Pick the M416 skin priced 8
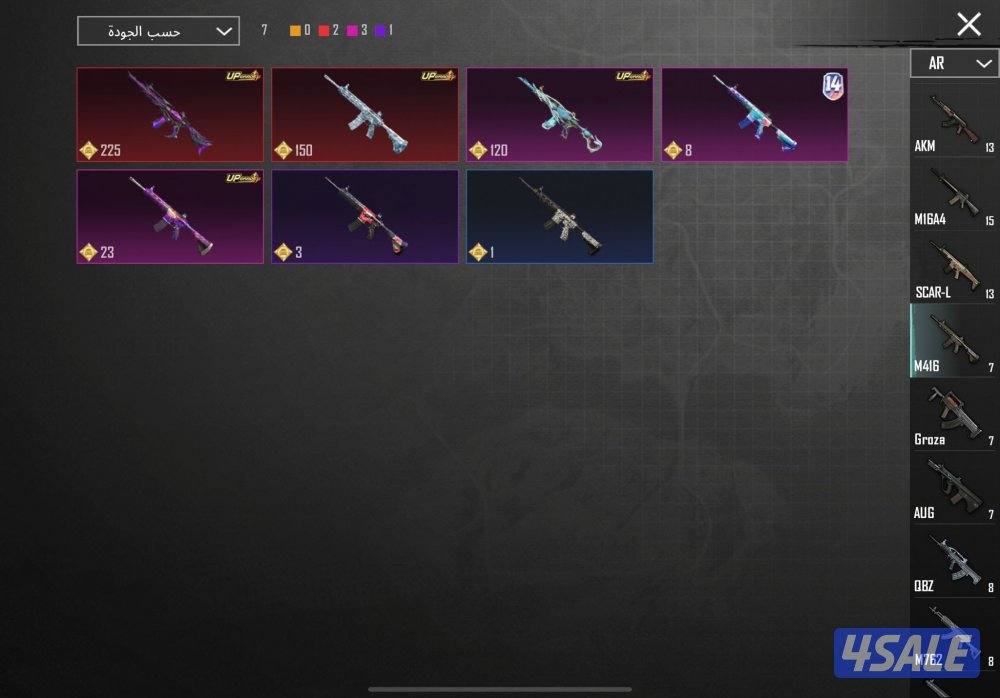The width and height of the screenshot is (1000, 698). click(x=754, y=114)
